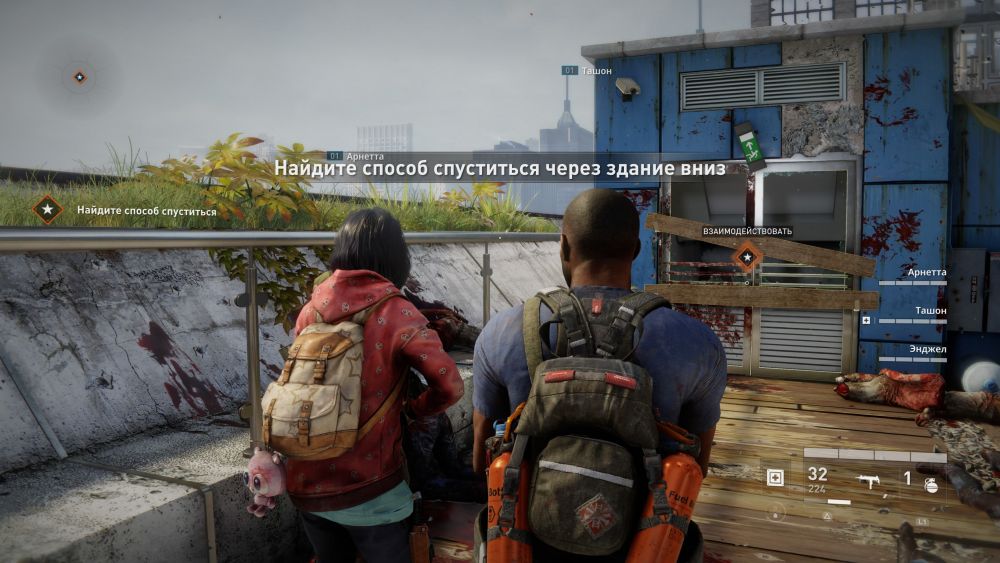Select the medkit icon in the HUD
The image size is (1000, 563).
coord(775,478)
